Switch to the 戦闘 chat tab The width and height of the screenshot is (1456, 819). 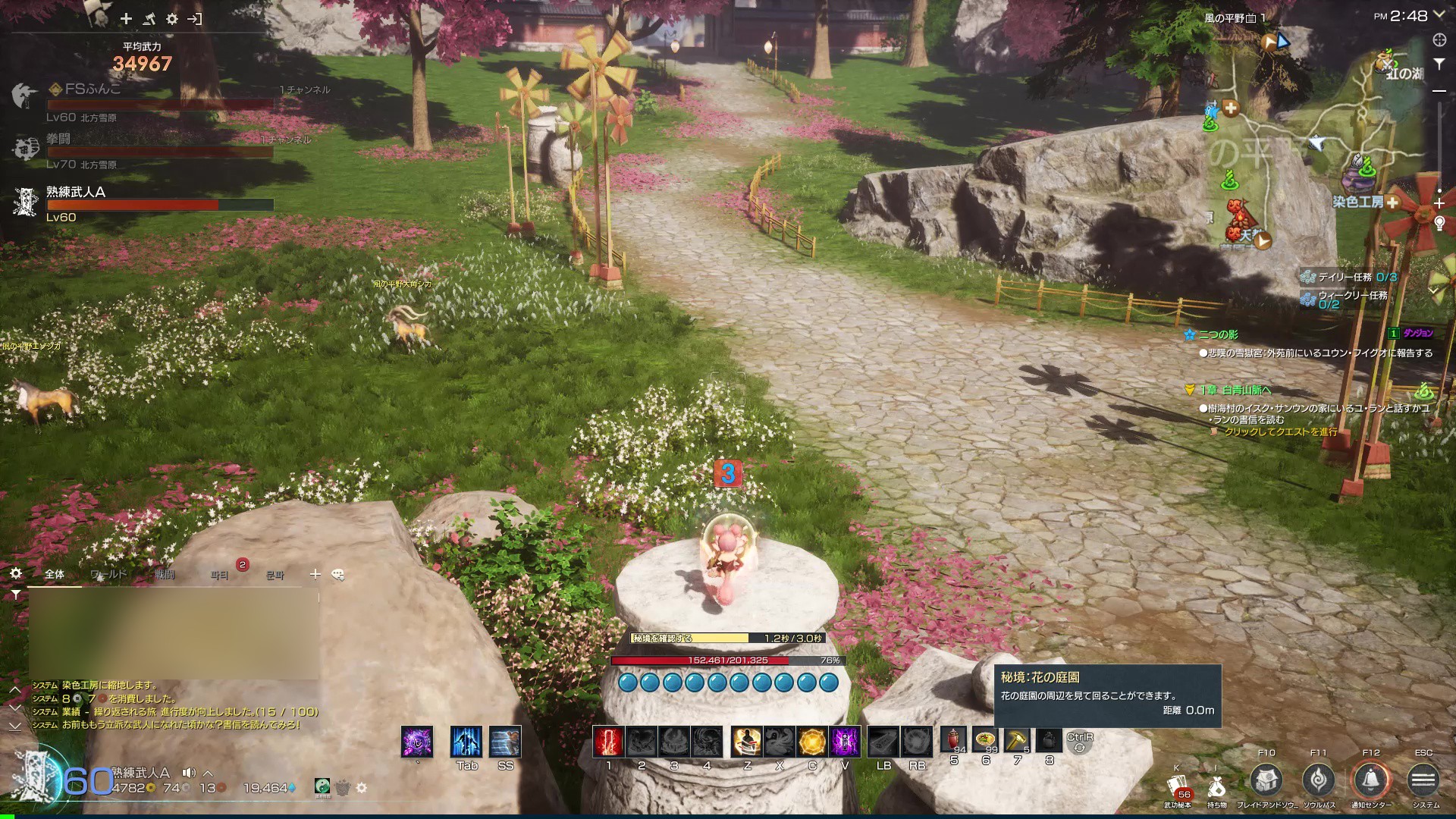(165, 575)
